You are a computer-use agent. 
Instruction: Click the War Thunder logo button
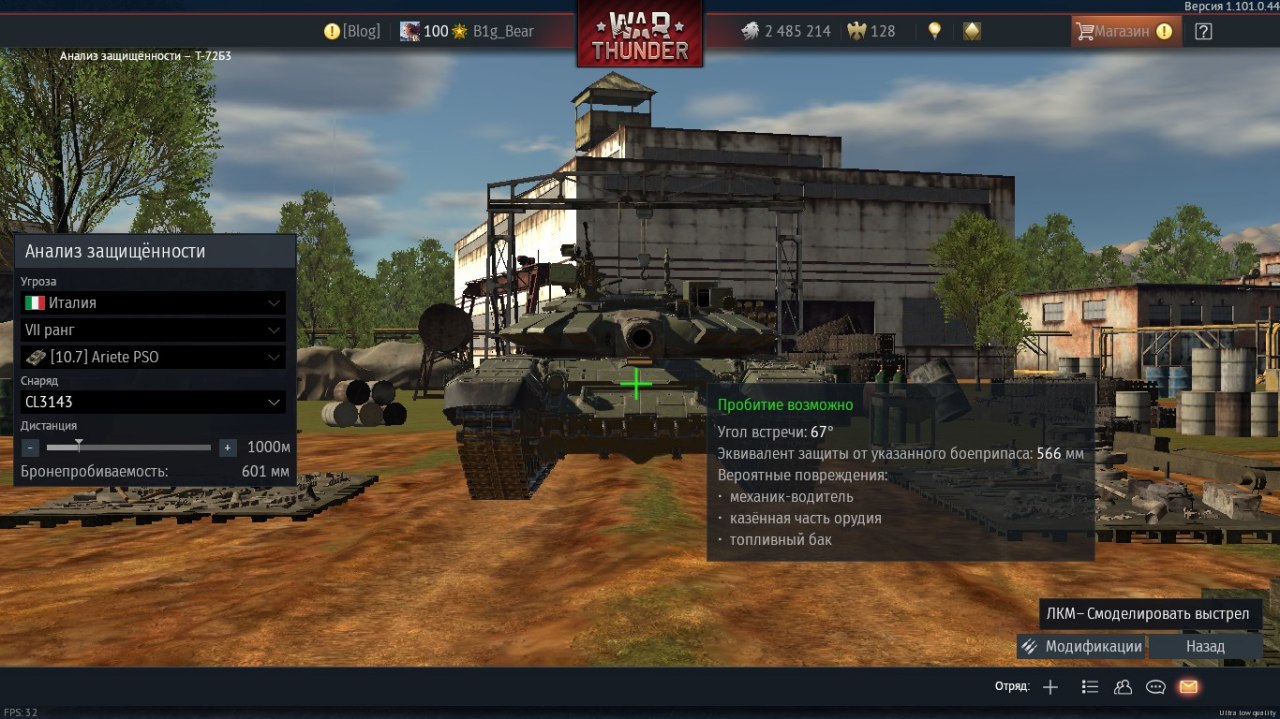[640, 34]
